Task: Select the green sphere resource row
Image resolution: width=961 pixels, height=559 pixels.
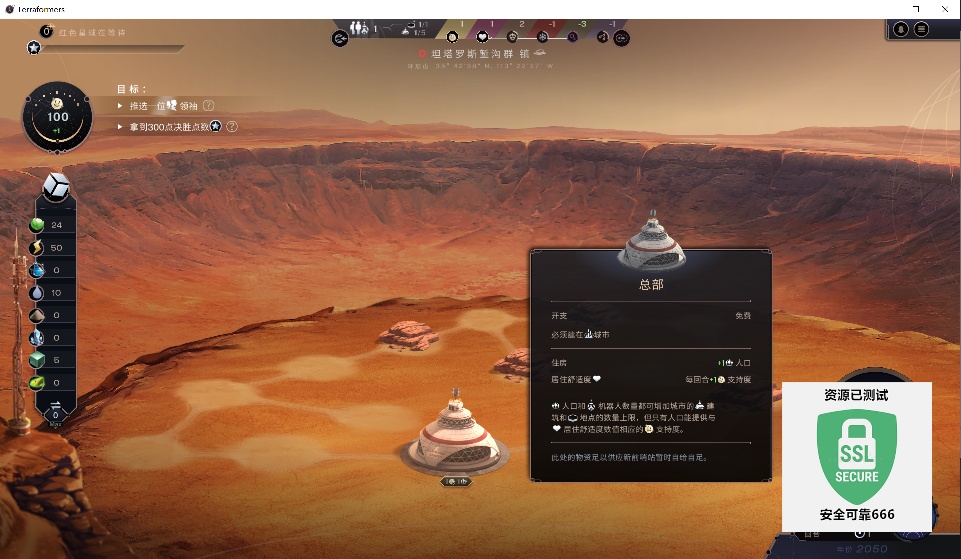Action: pos(39,225)
